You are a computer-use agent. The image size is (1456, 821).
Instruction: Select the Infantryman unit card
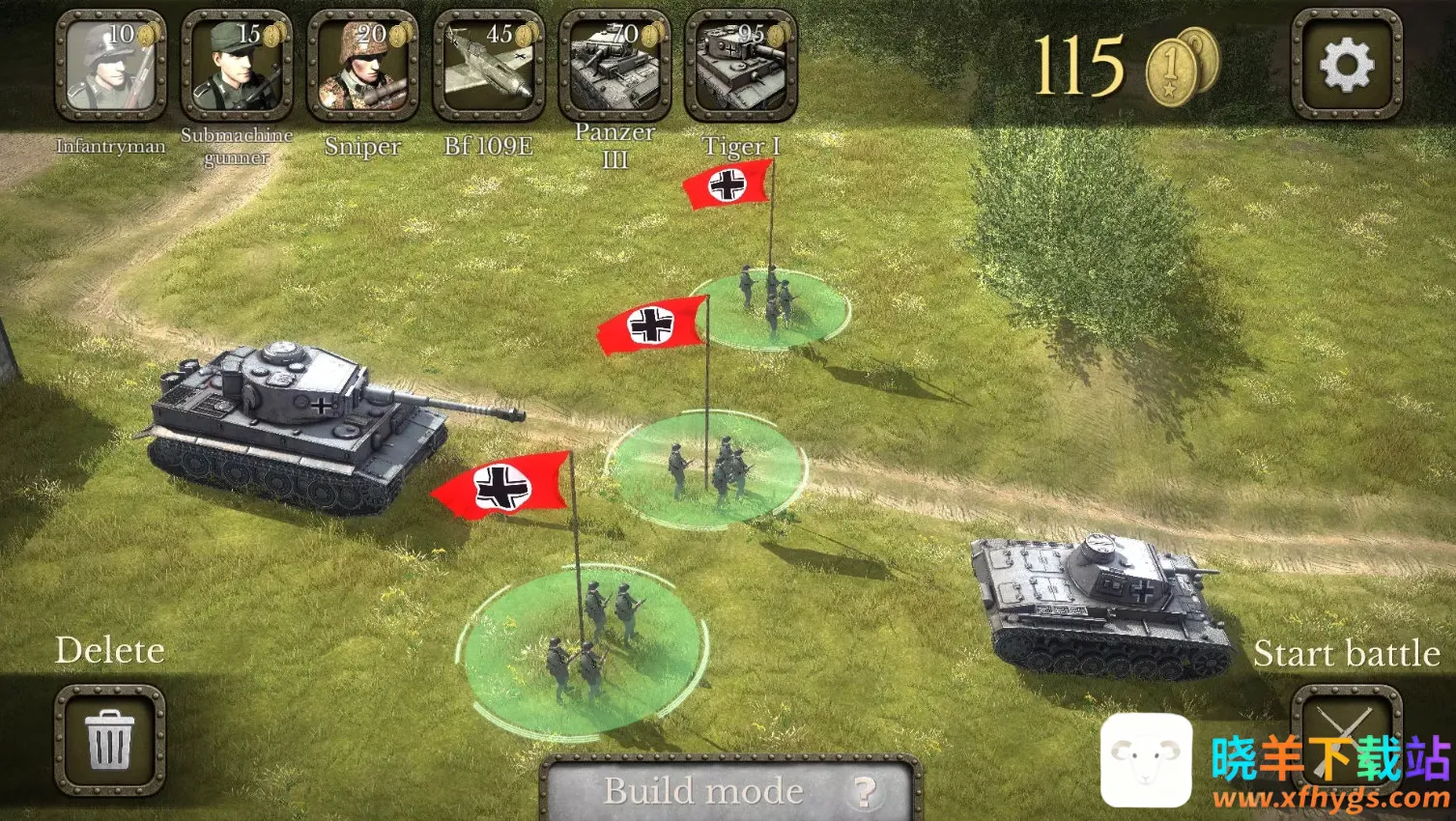[x=110, y=66]
